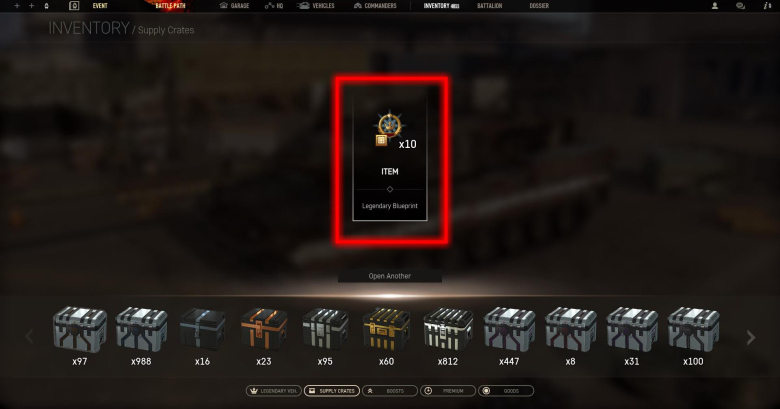Open the Event menu
Screen dimensions: 780x409
tap(99, 6)
